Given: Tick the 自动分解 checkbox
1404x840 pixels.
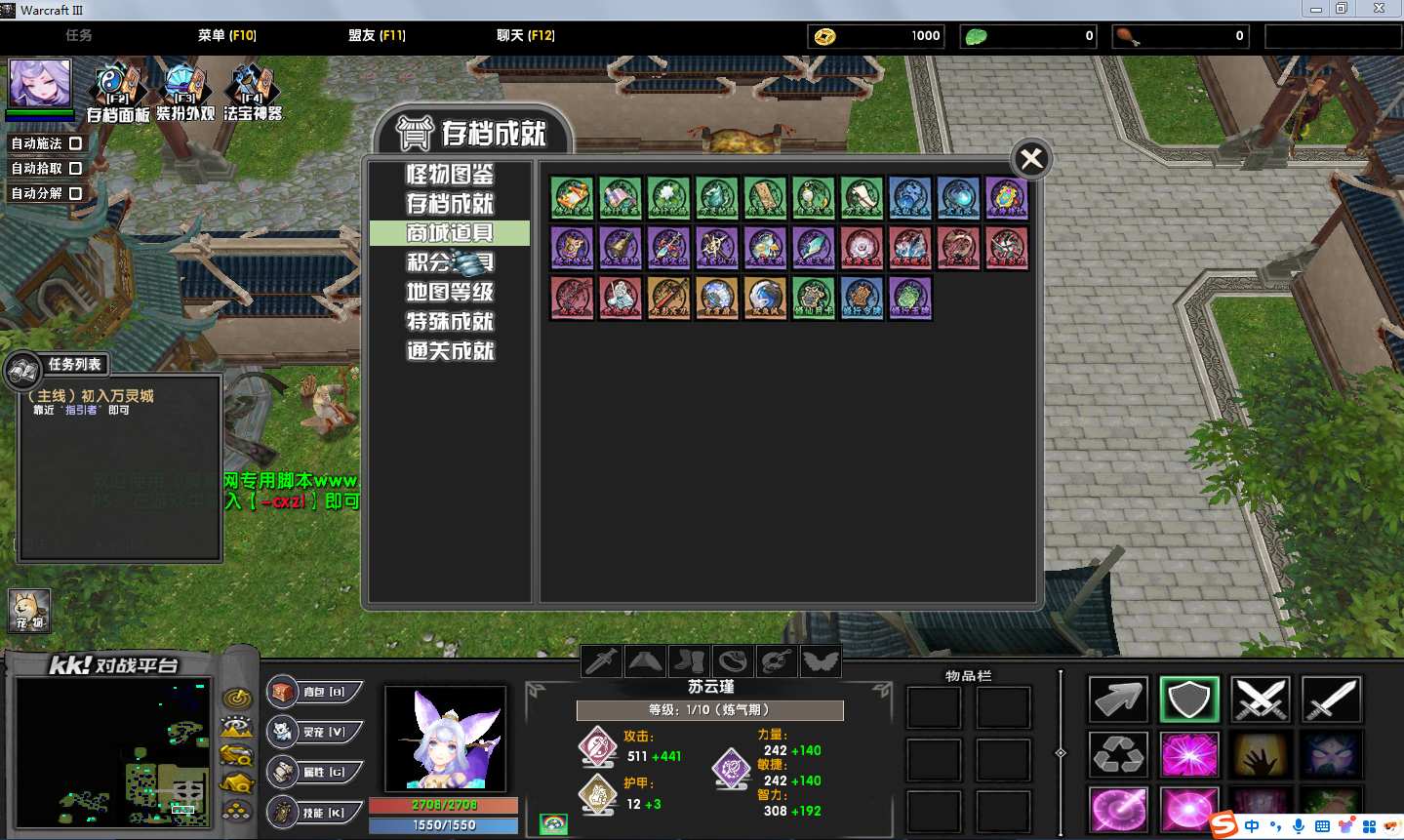Looking at the screenshot, I should click(x=75, y=193).
